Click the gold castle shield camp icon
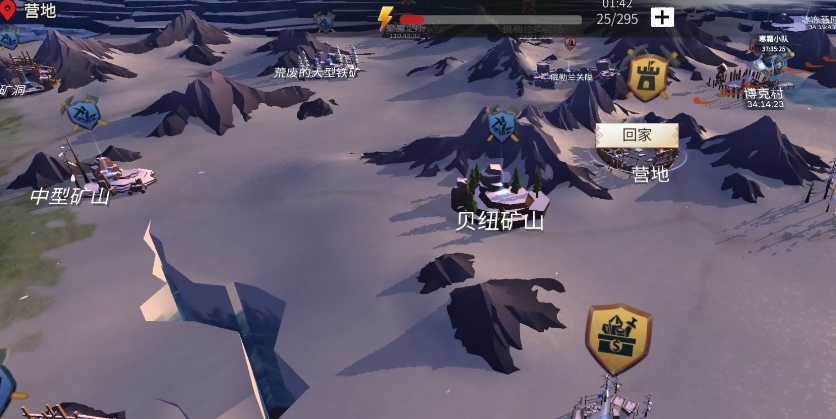This screenshot has height=419, width=836. coord(648,77)
